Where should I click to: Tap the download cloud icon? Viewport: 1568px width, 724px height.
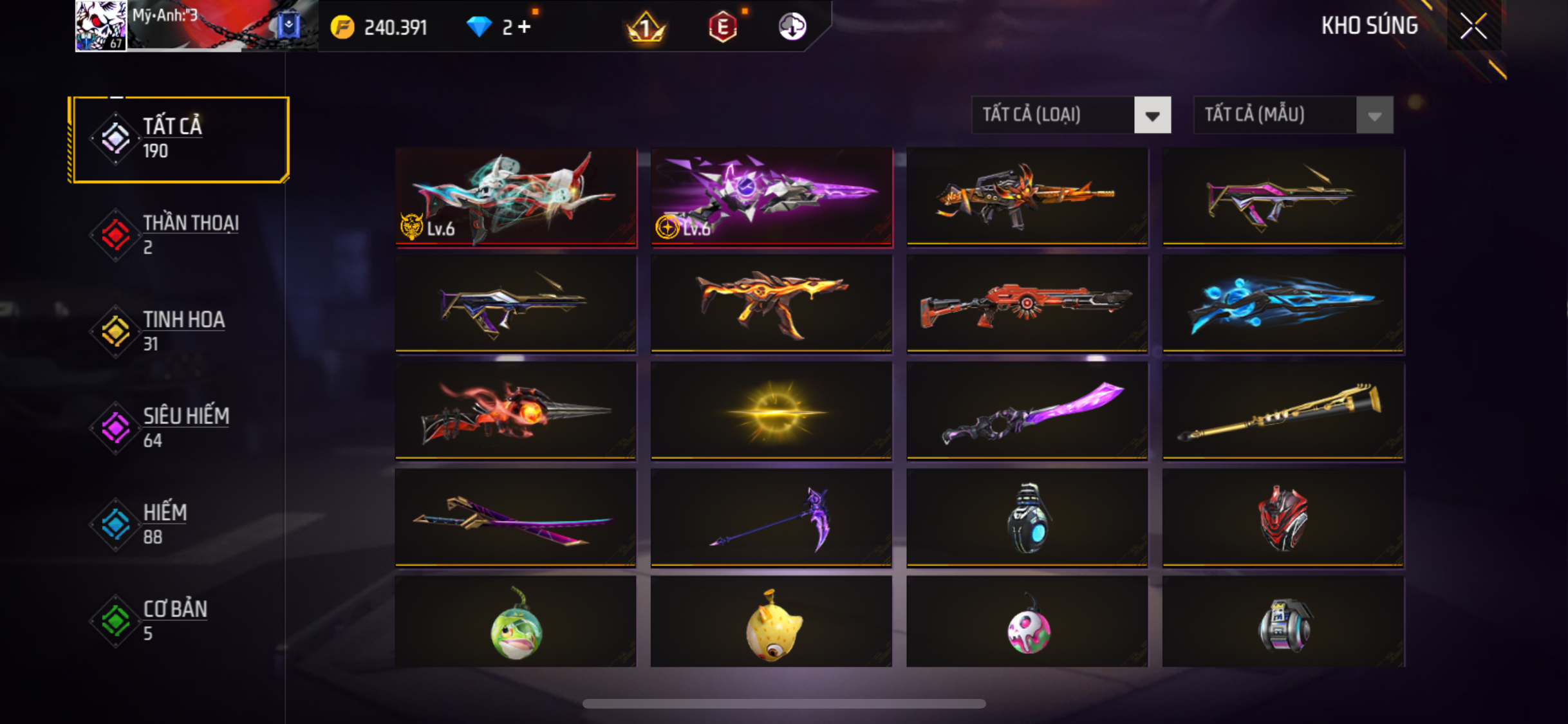click(792, 27)
